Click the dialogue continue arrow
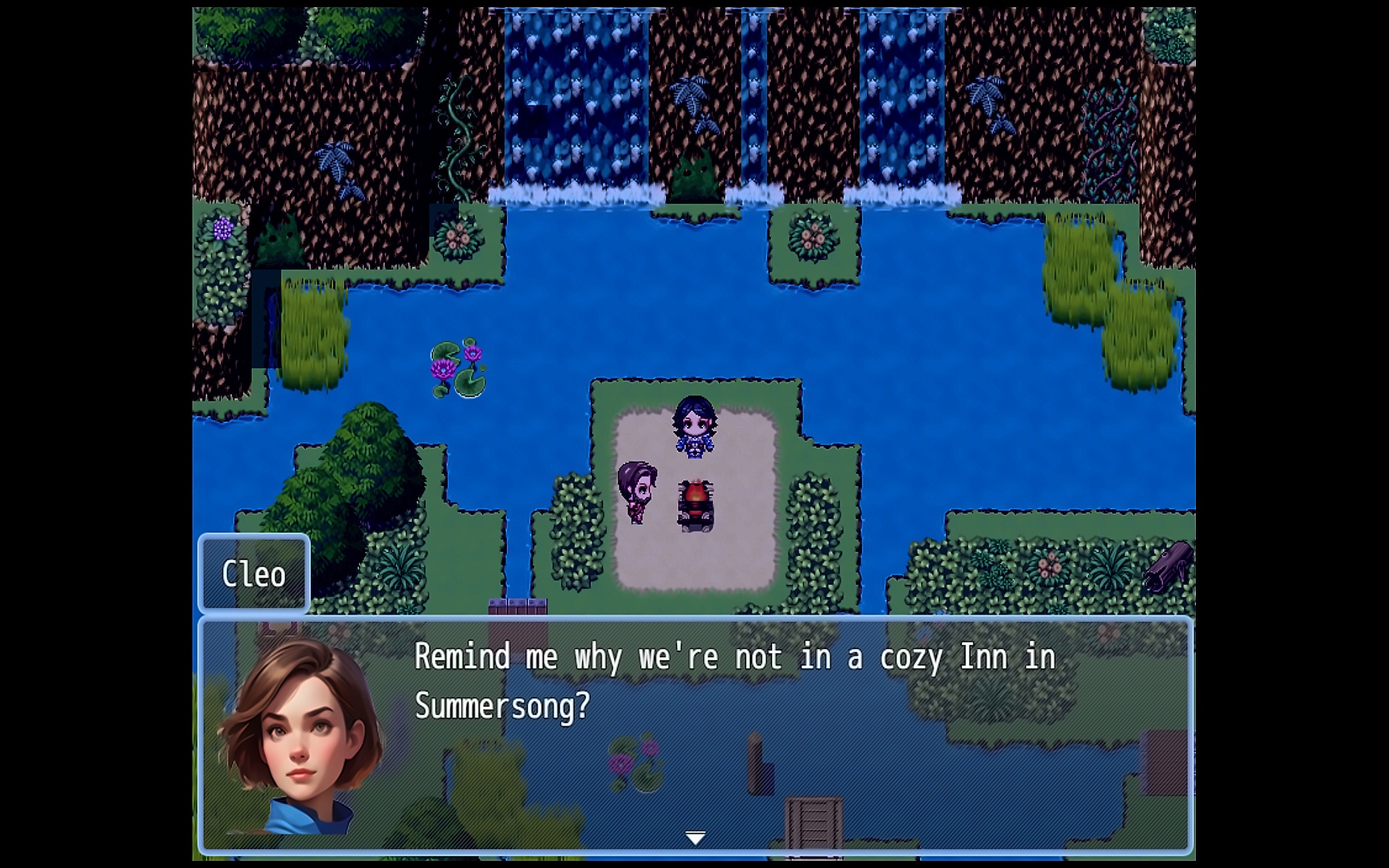The width and height of the screenshot is (1389, 868). click(x=695, y=837)
